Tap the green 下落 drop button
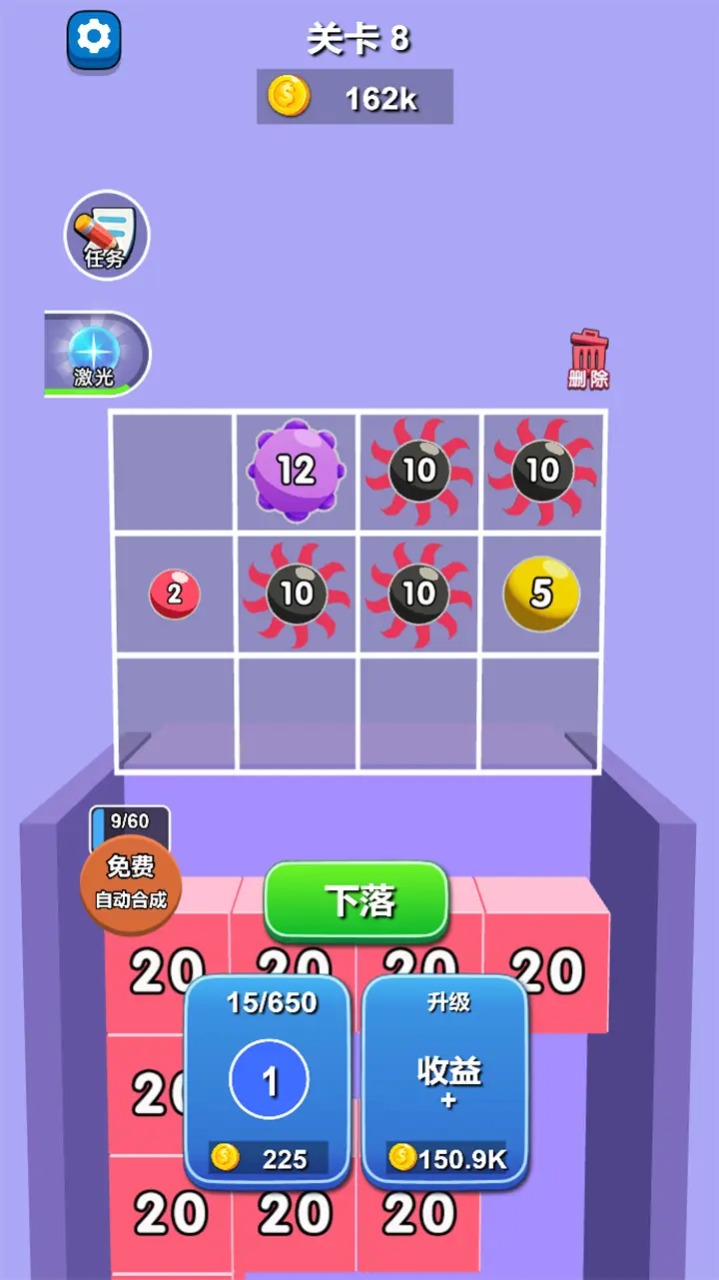The width and height of the screenshot is (719, 1280). point(356,900)
